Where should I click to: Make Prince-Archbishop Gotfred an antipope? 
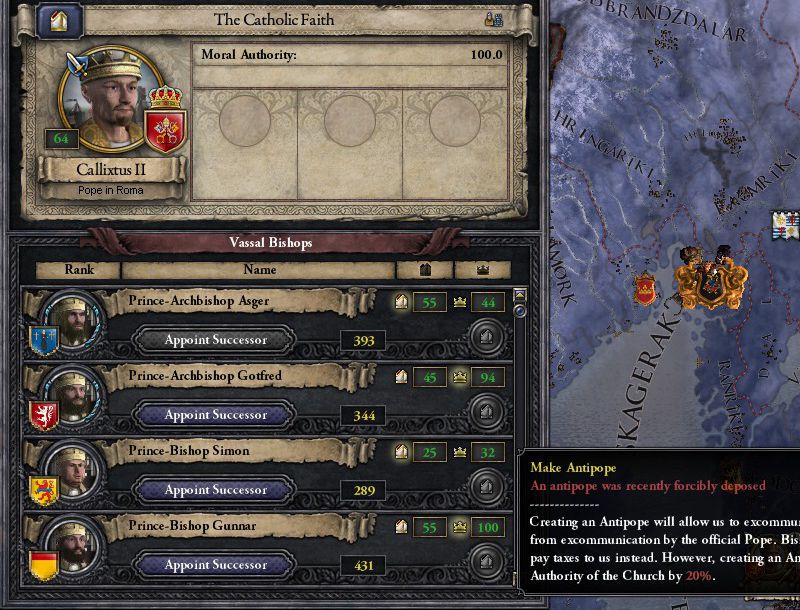[486, 411]
